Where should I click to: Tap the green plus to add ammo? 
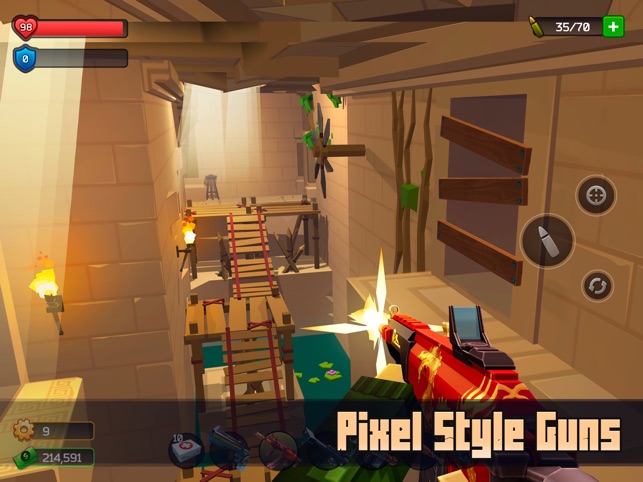[x=613, y=27]
